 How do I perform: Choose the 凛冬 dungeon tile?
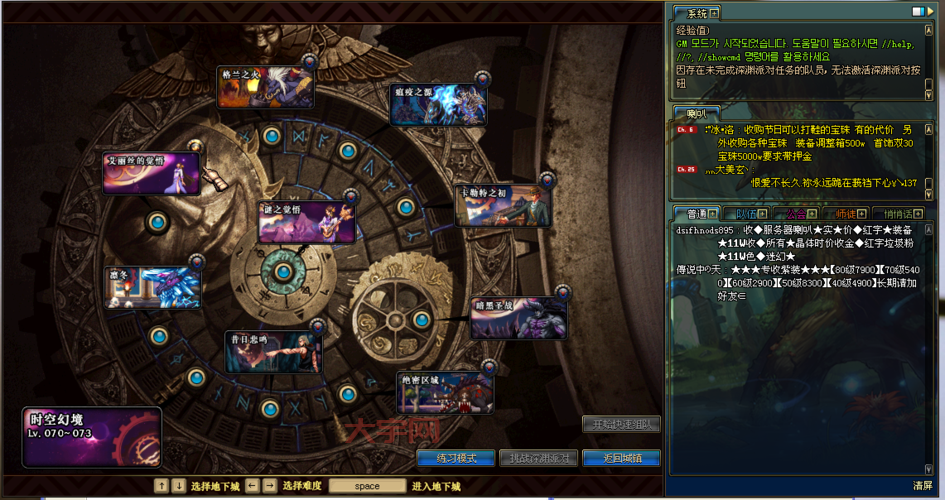point(154,286)
